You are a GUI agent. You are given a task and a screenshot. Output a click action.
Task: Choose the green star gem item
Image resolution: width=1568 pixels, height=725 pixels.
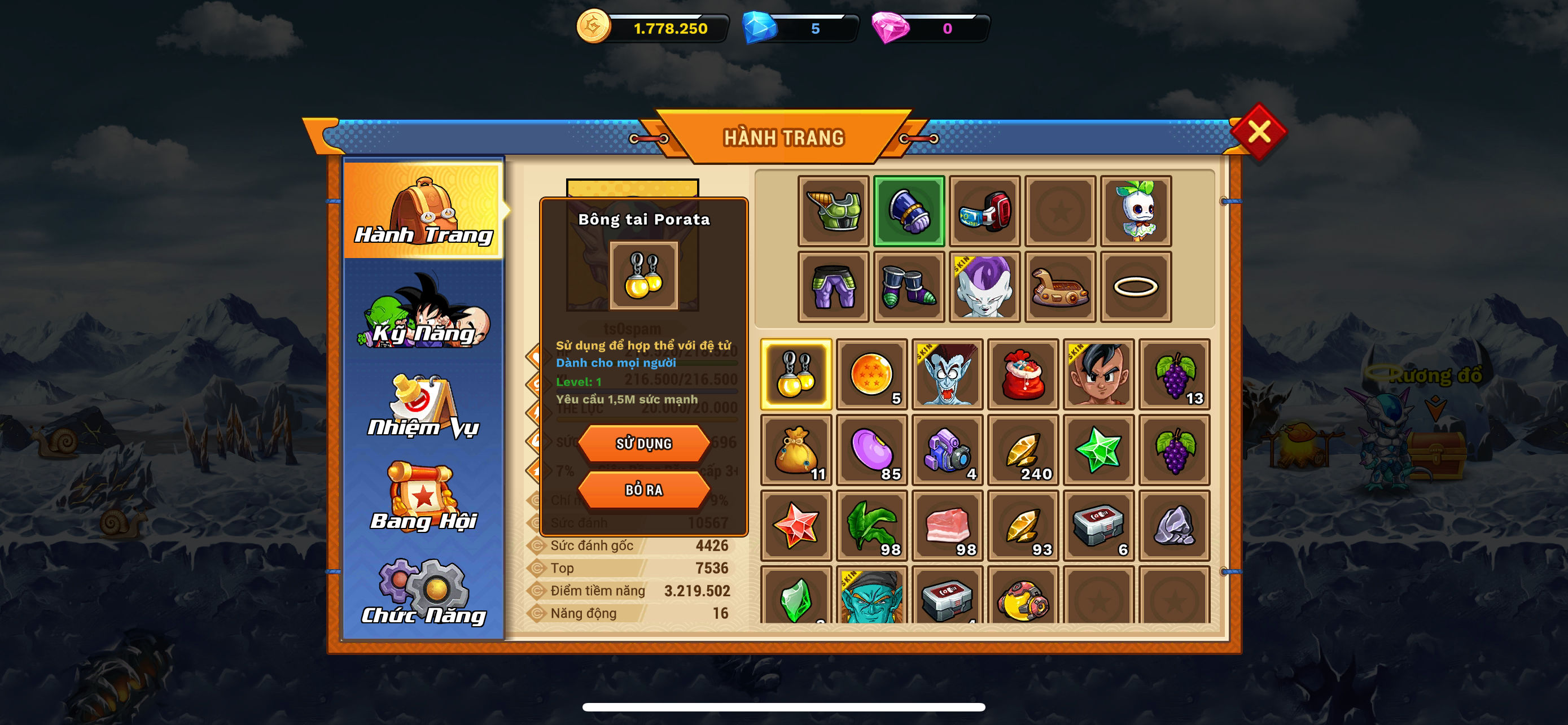[1098, 450]
